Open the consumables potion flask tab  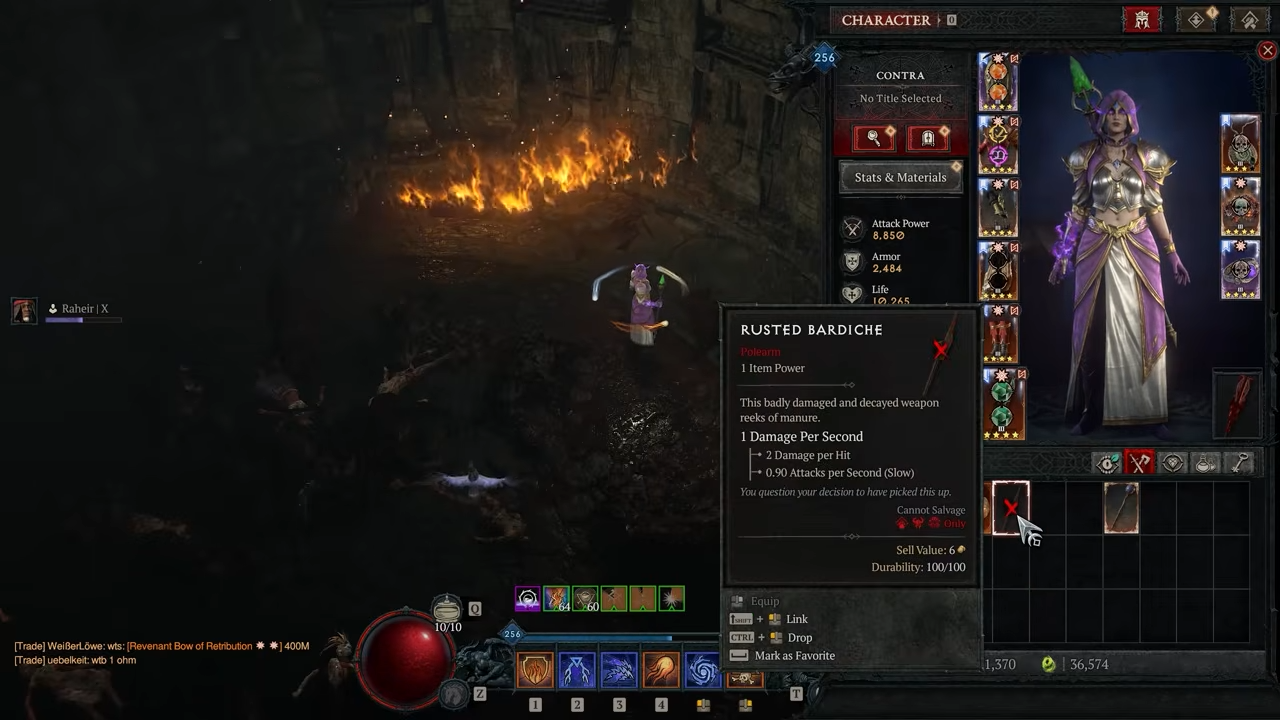click(1206, 462)
